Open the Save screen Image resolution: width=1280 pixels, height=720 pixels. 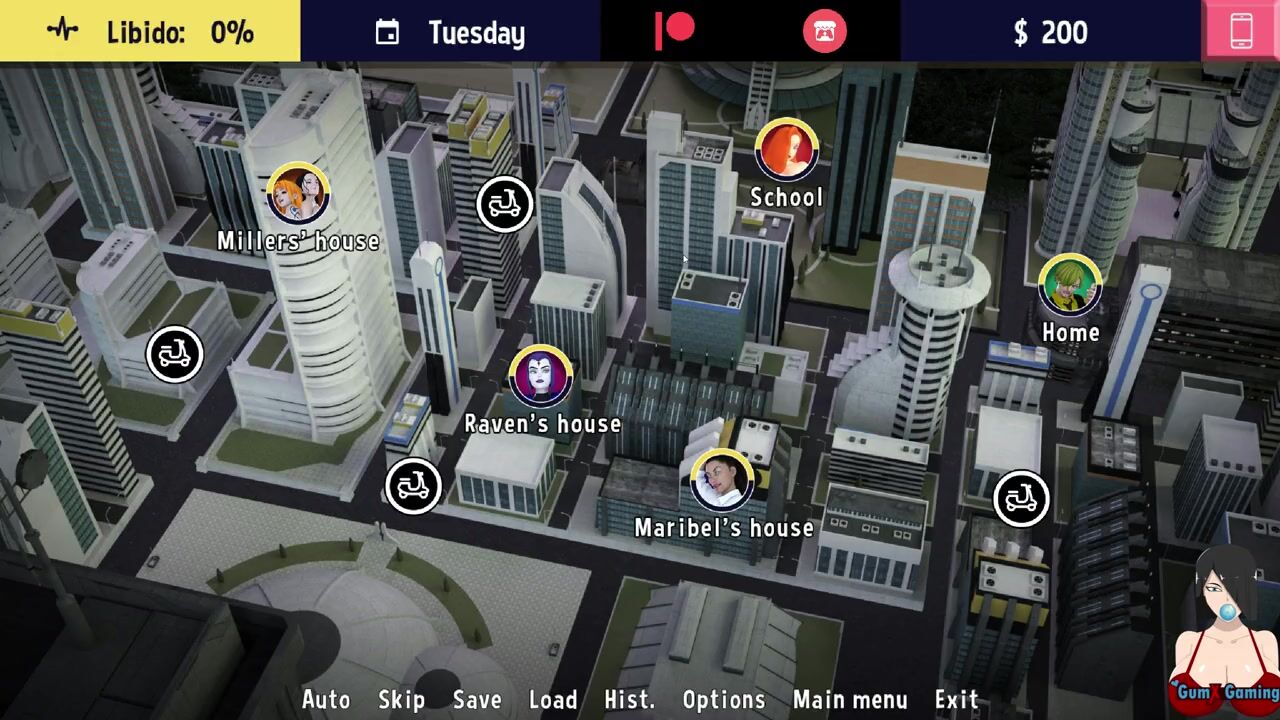pos(477,699)
